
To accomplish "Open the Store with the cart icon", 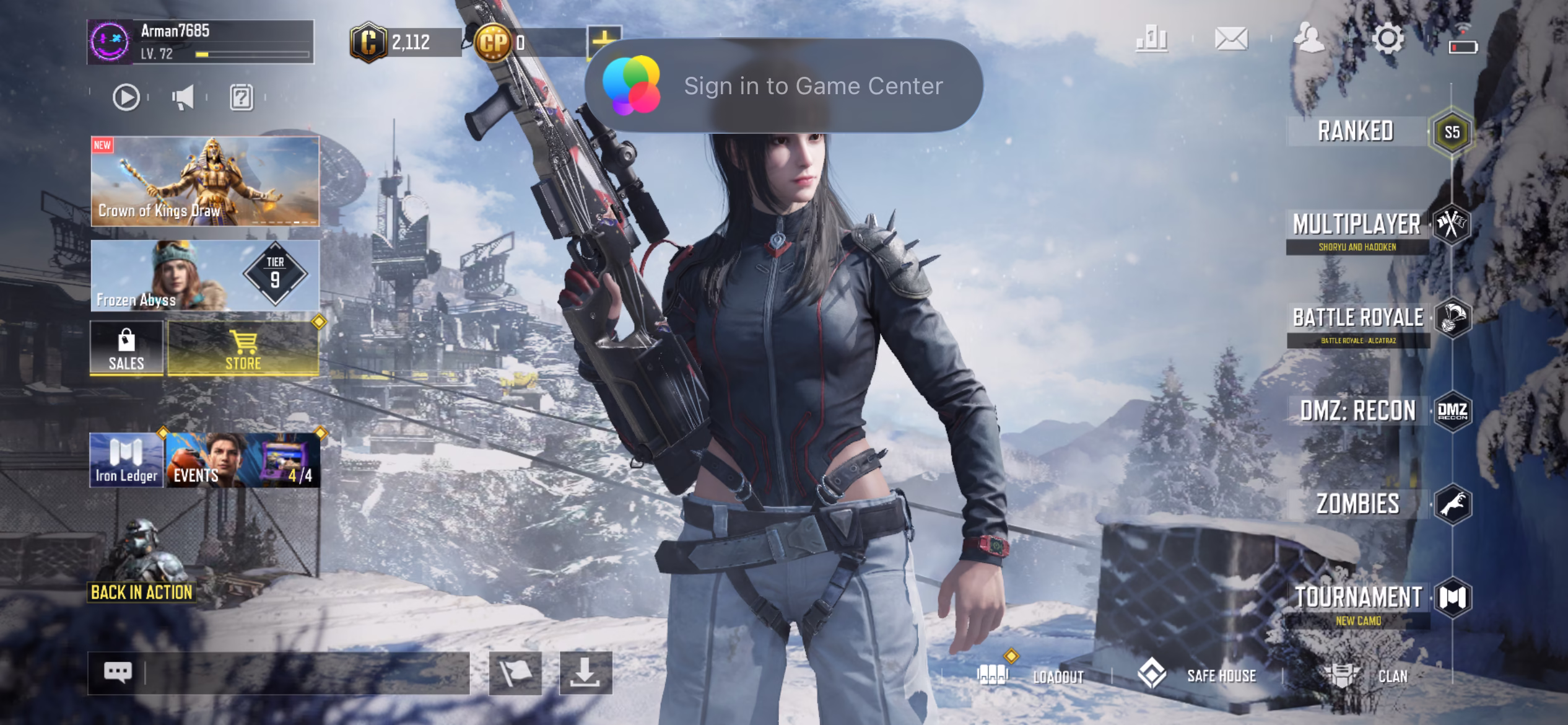I will 243,348.
